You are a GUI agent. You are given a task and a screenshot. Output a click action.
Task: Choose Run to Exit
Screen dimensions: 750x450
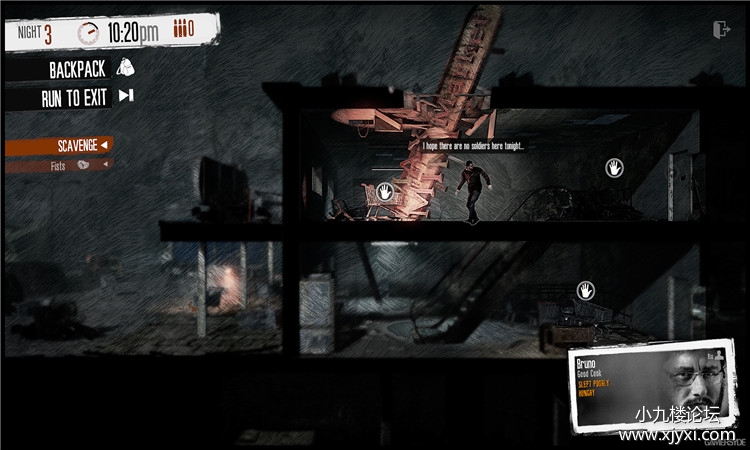(86, 98)
